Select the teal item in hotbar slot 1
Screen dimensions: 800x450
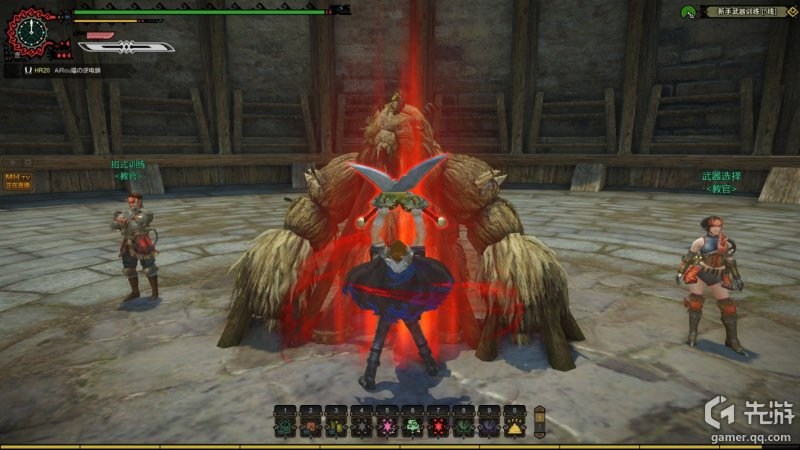point(285,427)
